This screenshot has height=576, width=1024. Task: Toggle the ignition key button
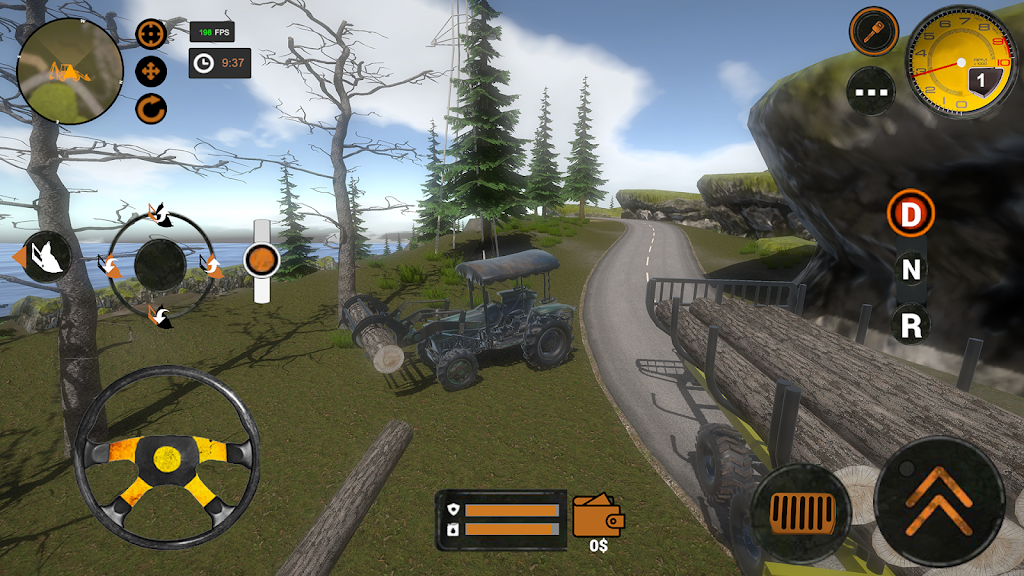tap(874, 31)
